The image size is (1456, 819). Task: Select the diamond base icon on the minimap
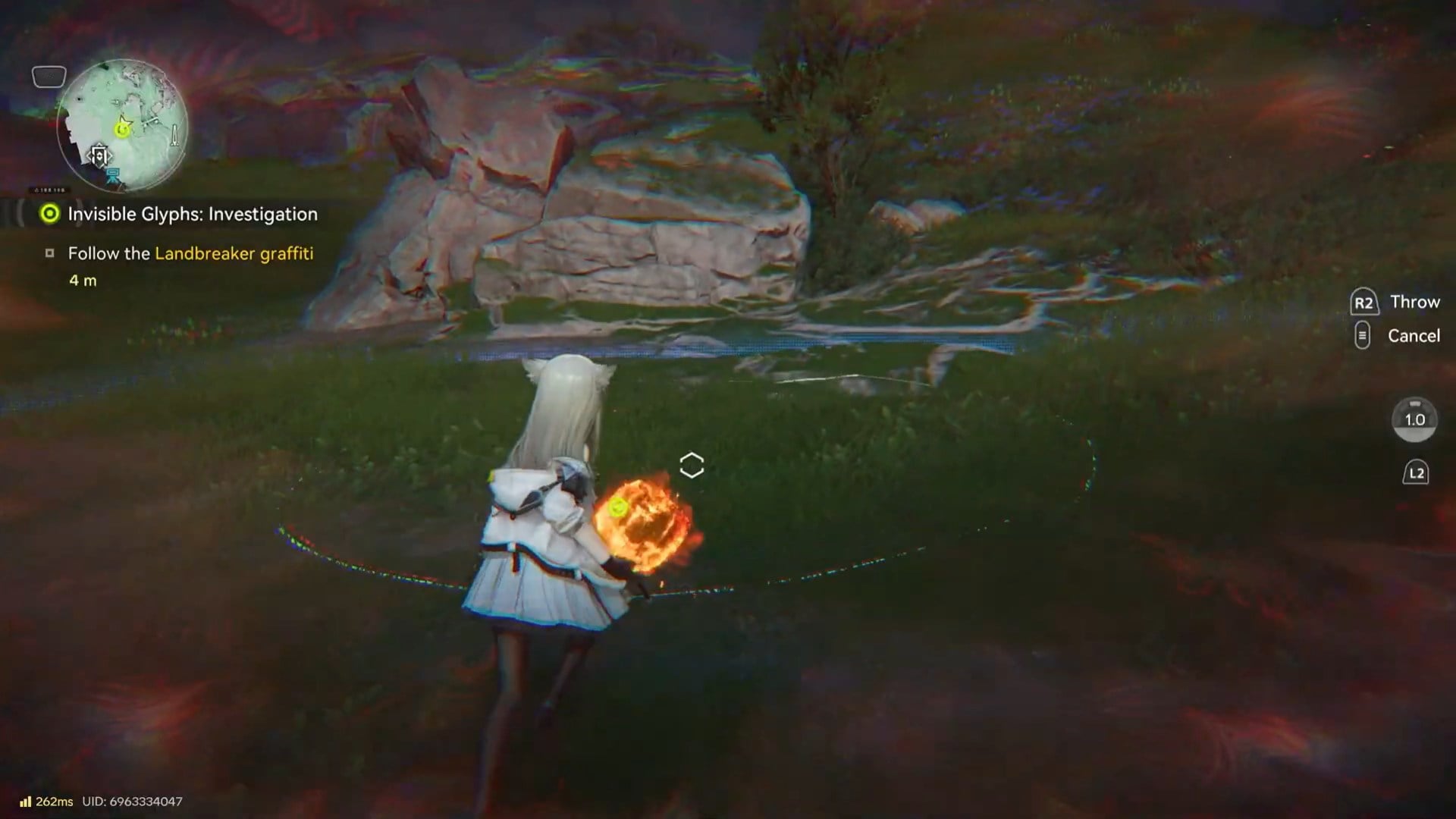[102, 155]
